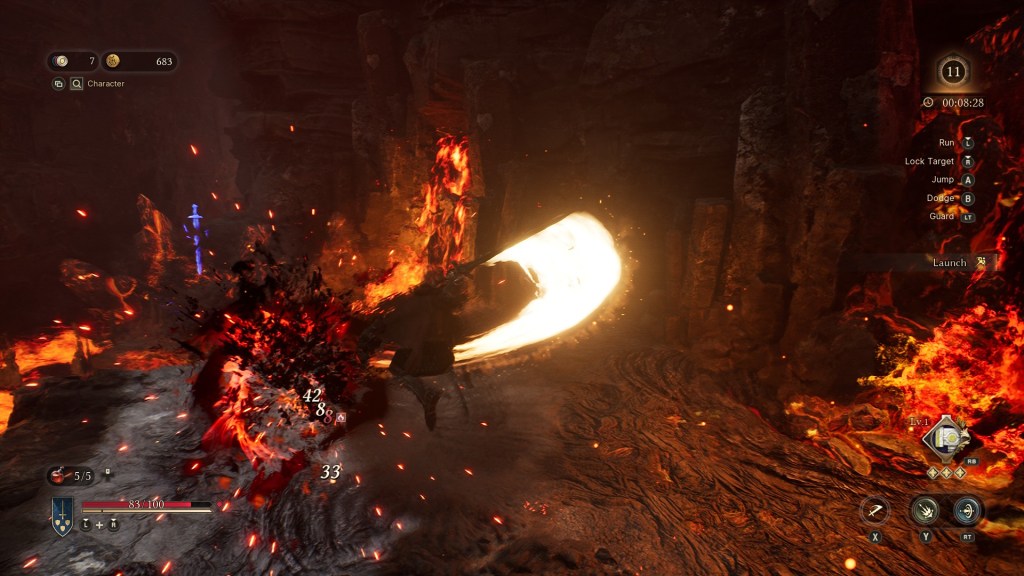Viewport: 1024px width, 576px height.
Task: Click the gold coin currency icon
Action: click(x=113, y=62)
